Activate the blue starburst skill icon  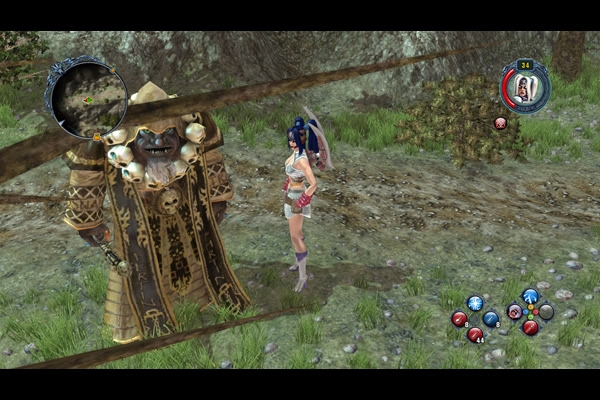coord(475,303)
